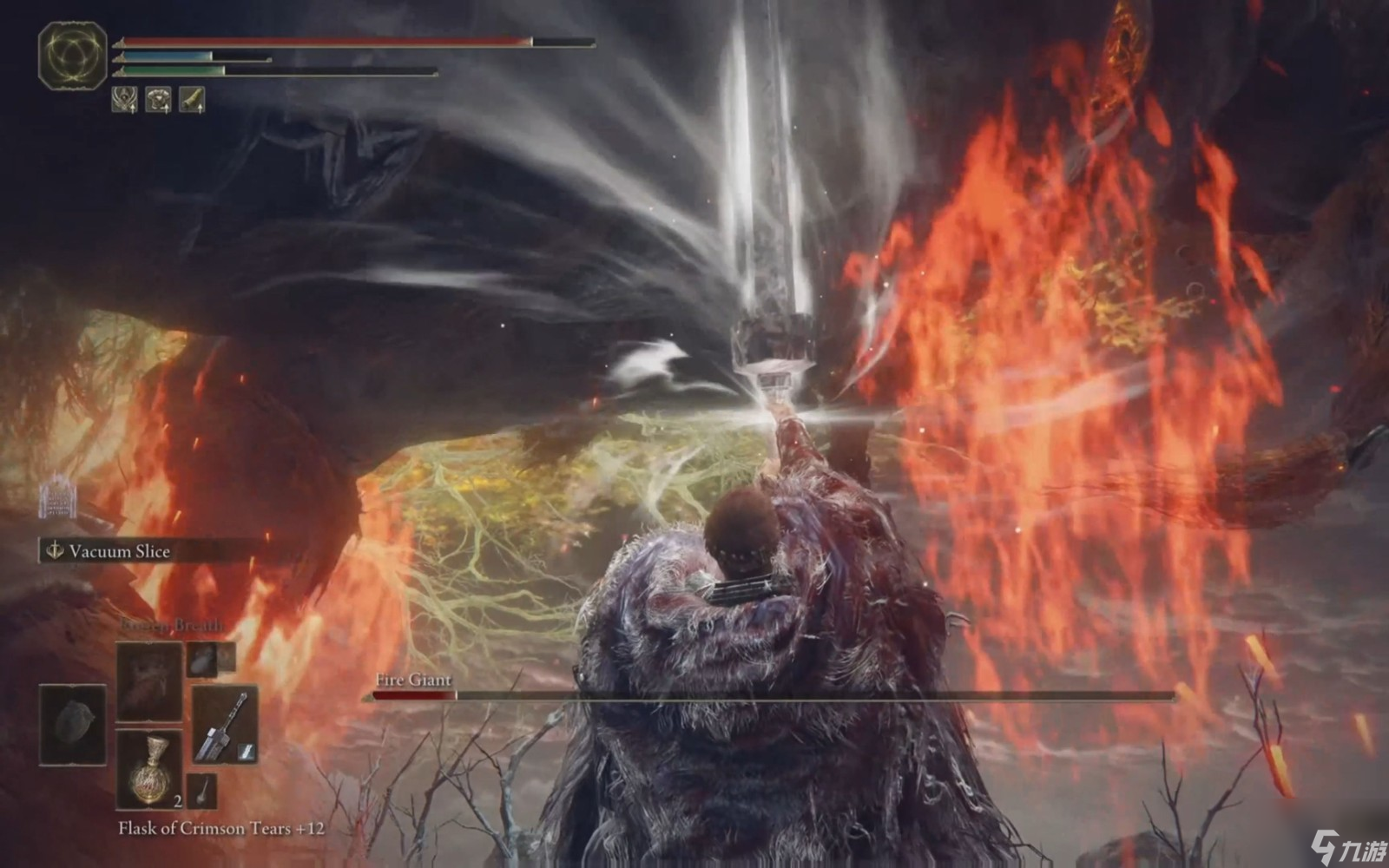Click the dimmed left-hand armament slot
The image size is (1389, 868).
(72, 725)
